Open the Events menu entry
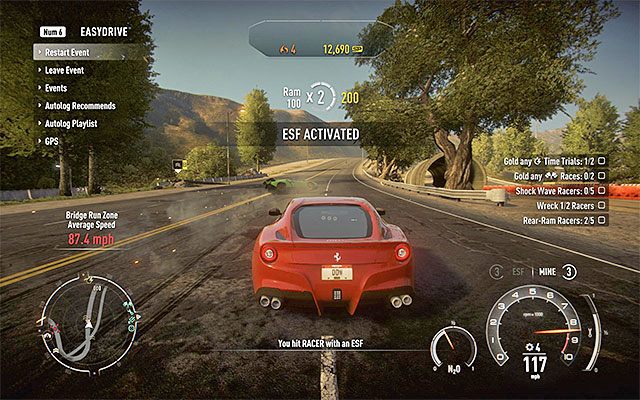 click(x=56, y=88)
